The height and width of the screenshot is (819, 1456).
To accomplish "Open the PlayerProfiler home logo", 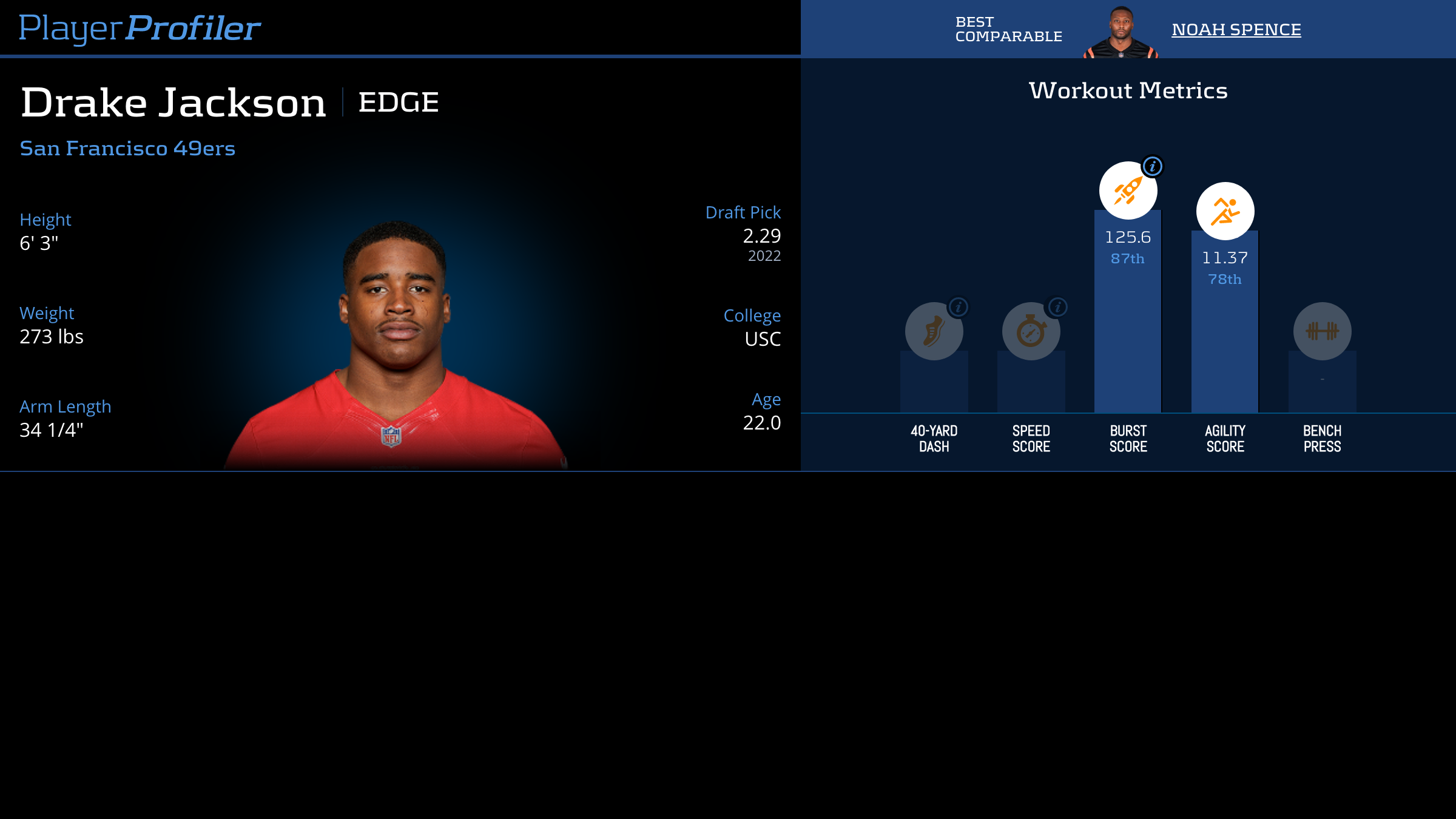I will (x=140, y=28).
